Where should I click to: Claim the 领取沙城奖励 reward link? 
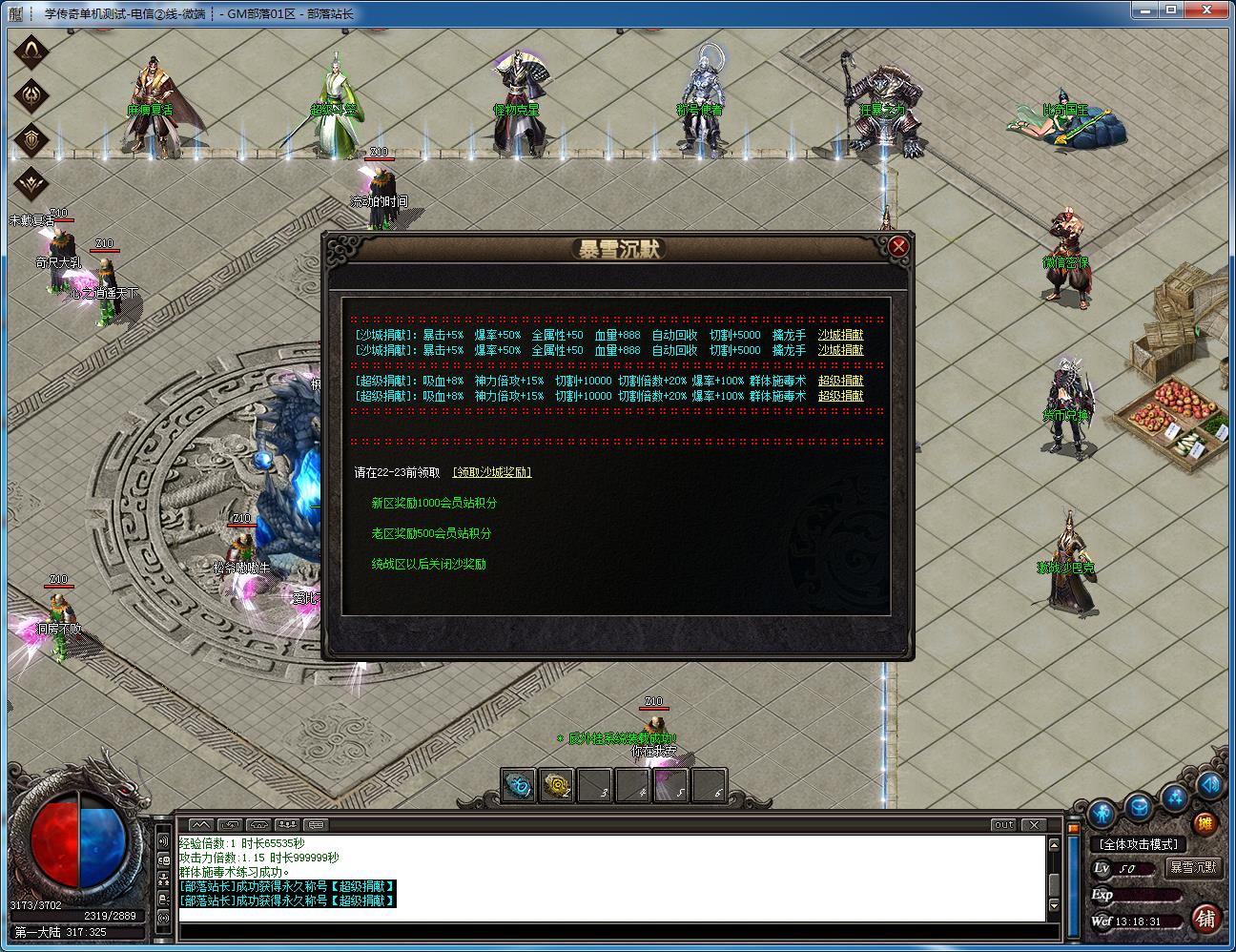[x=492, y=472]
